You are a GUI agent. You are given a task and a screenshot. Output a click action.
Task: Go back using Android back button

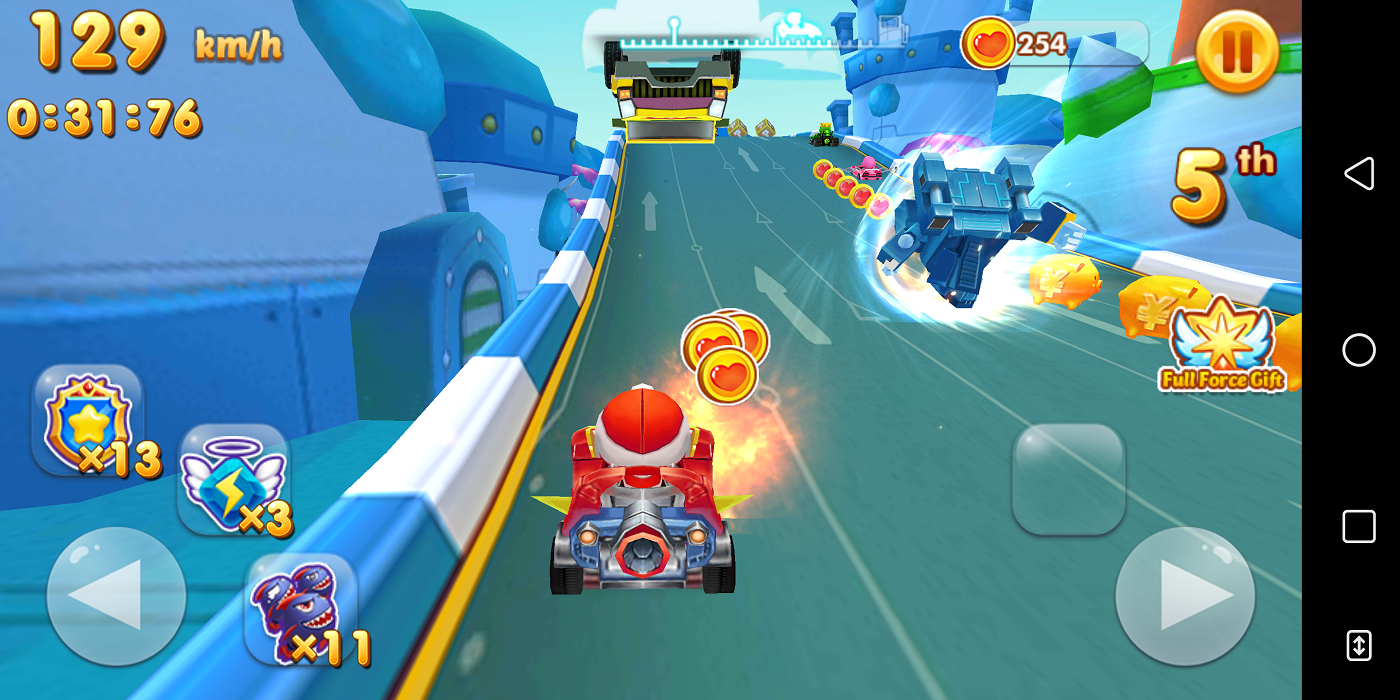point(1358,174)
